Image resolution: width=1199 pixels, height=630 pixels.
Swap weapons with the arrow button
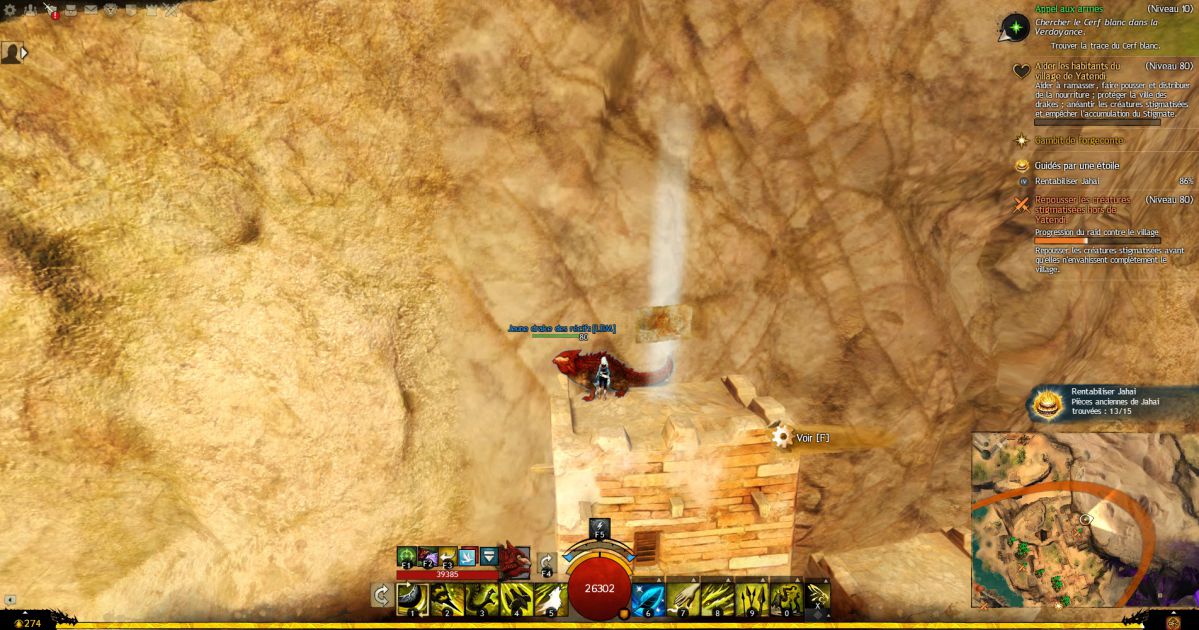pos(381,596)
